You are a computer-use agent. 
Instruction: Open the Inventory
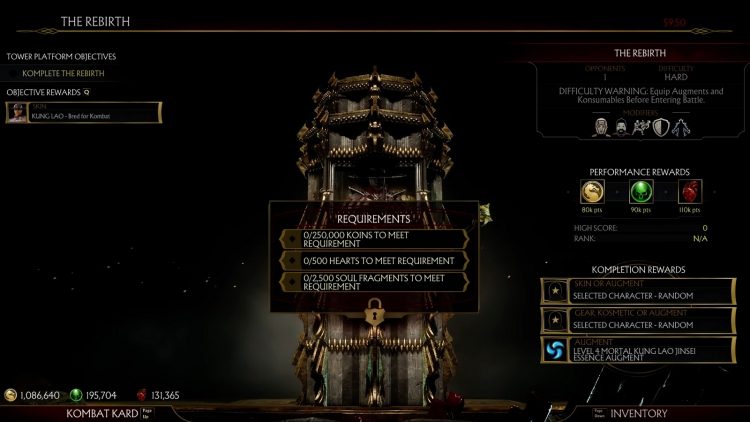click(x=638, y=412)
